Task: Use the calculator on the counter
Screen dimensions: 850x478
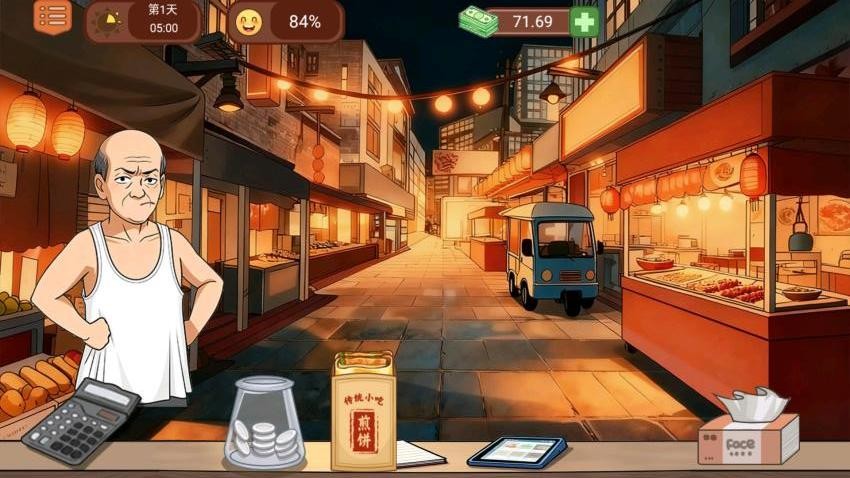Action: point(81,420)
